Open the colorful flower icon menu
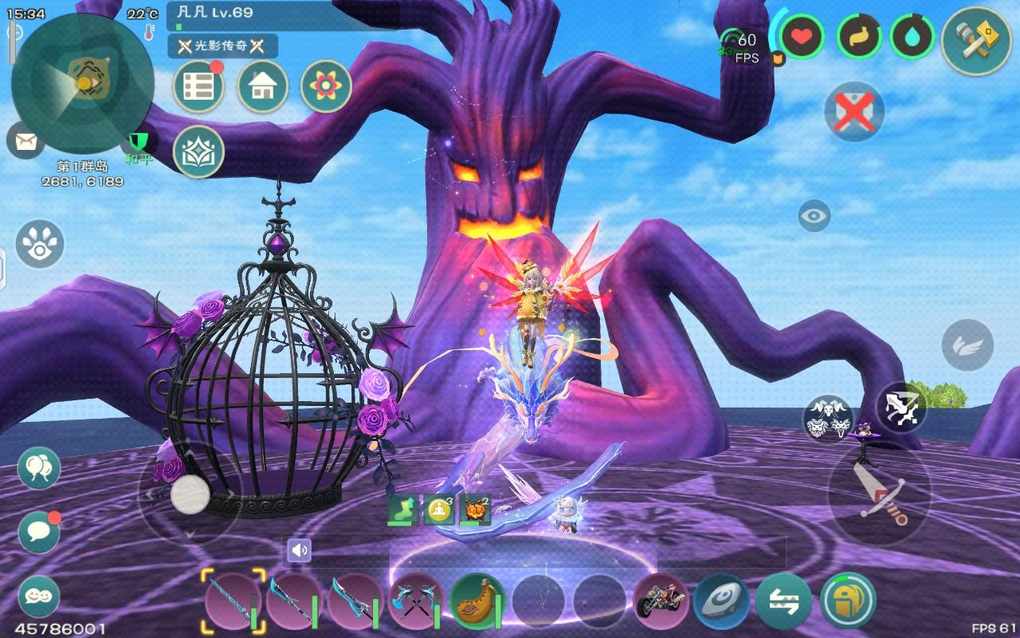 click(326, 87)
